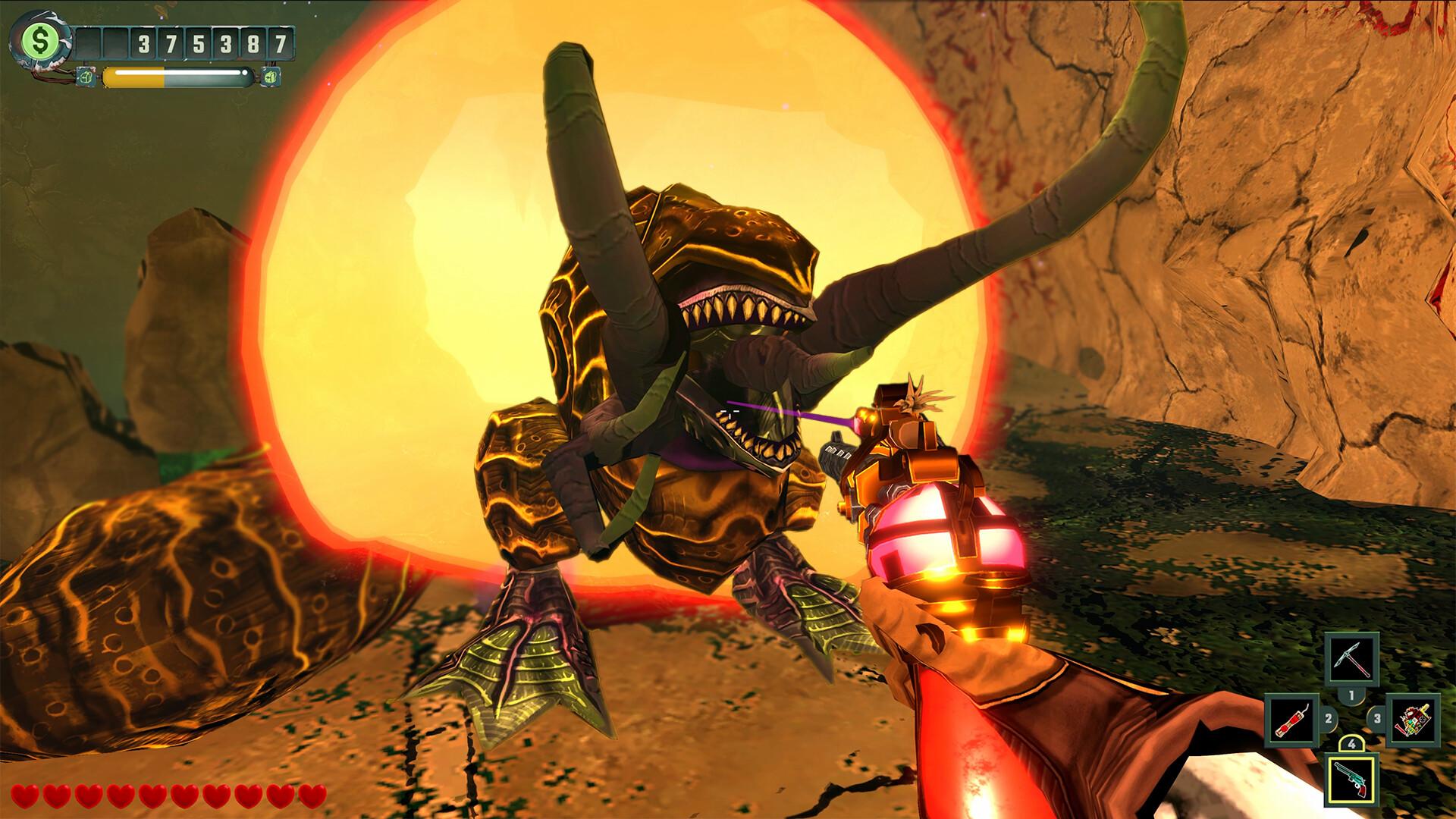The width and height of the screenshot is (1456, 819).
Task: Expand the number 3 badge beside the gadget slot
Action: point(1378,719)
